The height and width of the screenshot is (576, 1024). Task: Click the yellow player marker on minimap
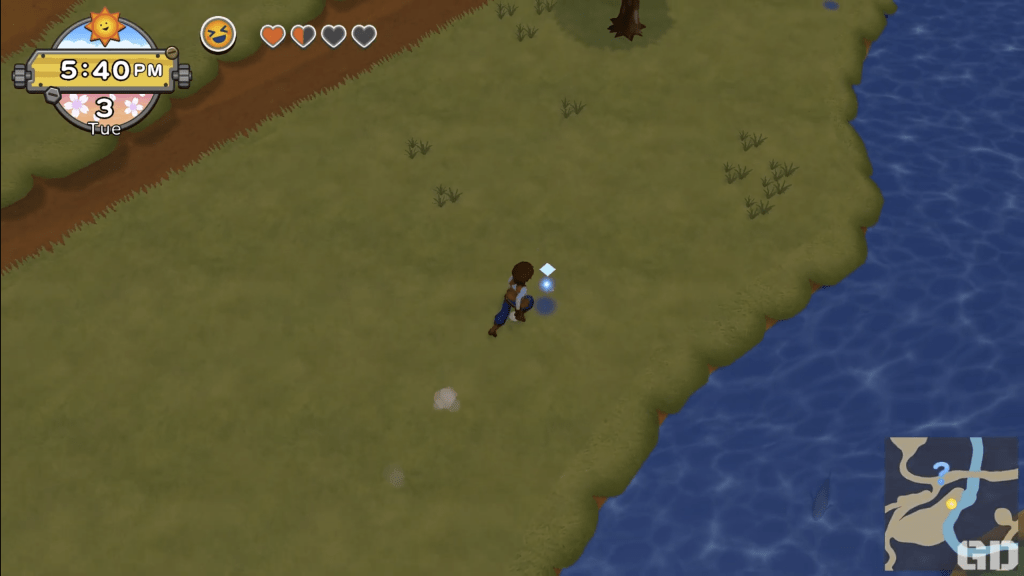pos(951,503)
